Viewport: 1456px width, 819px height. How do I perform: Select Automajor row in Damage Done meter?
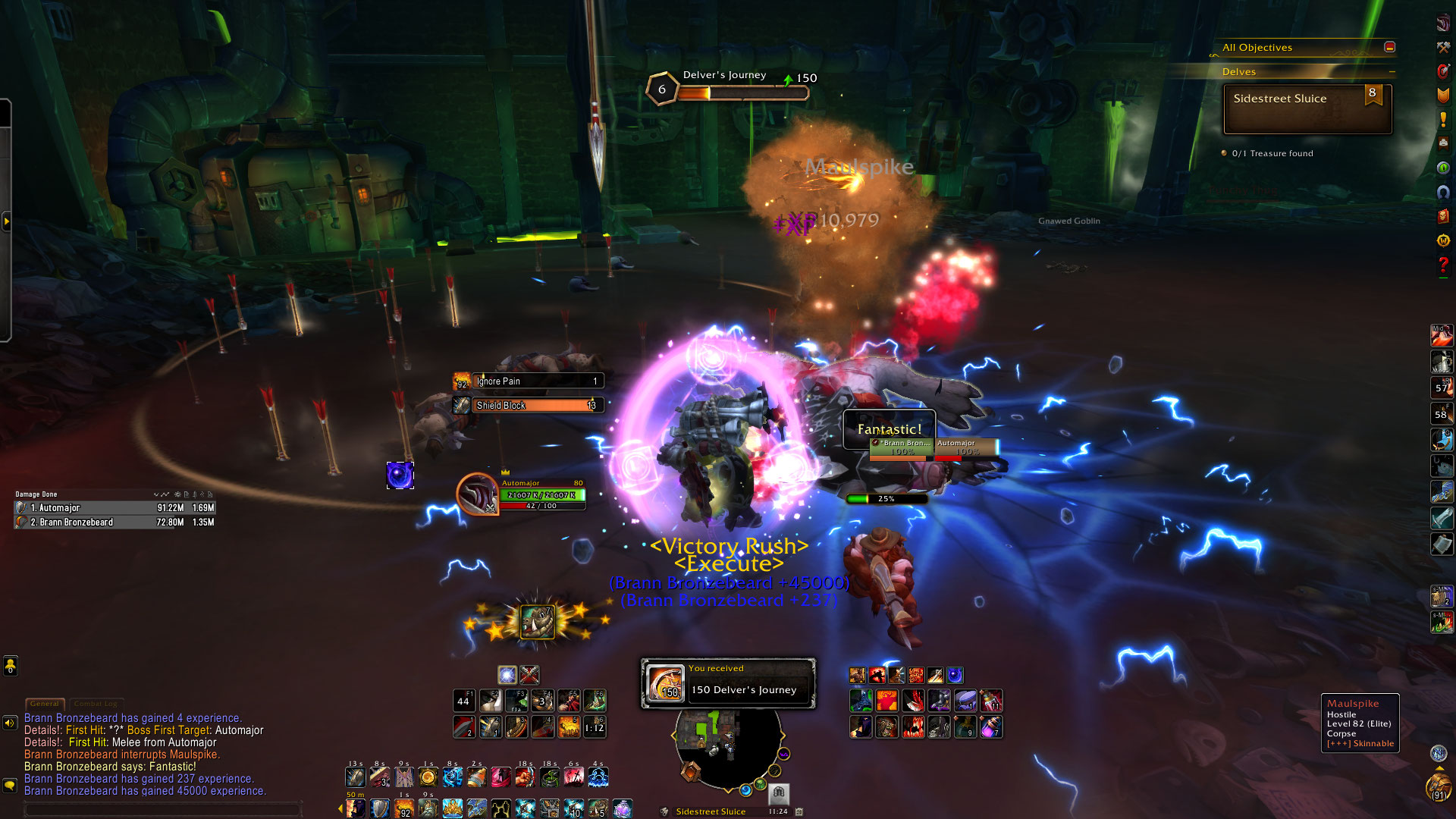coord(115,508)
